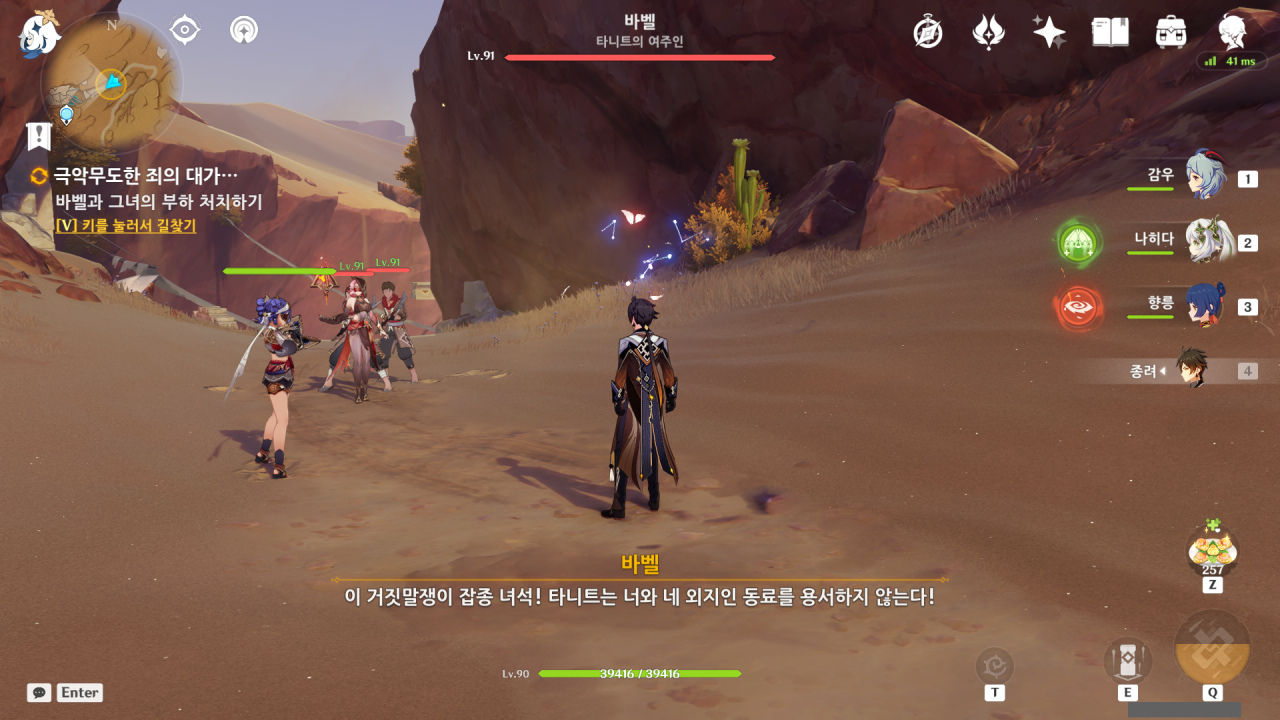Open the four-point star events icon
The height and width of the screenshot is (720, 1280).
(1049, 32)
